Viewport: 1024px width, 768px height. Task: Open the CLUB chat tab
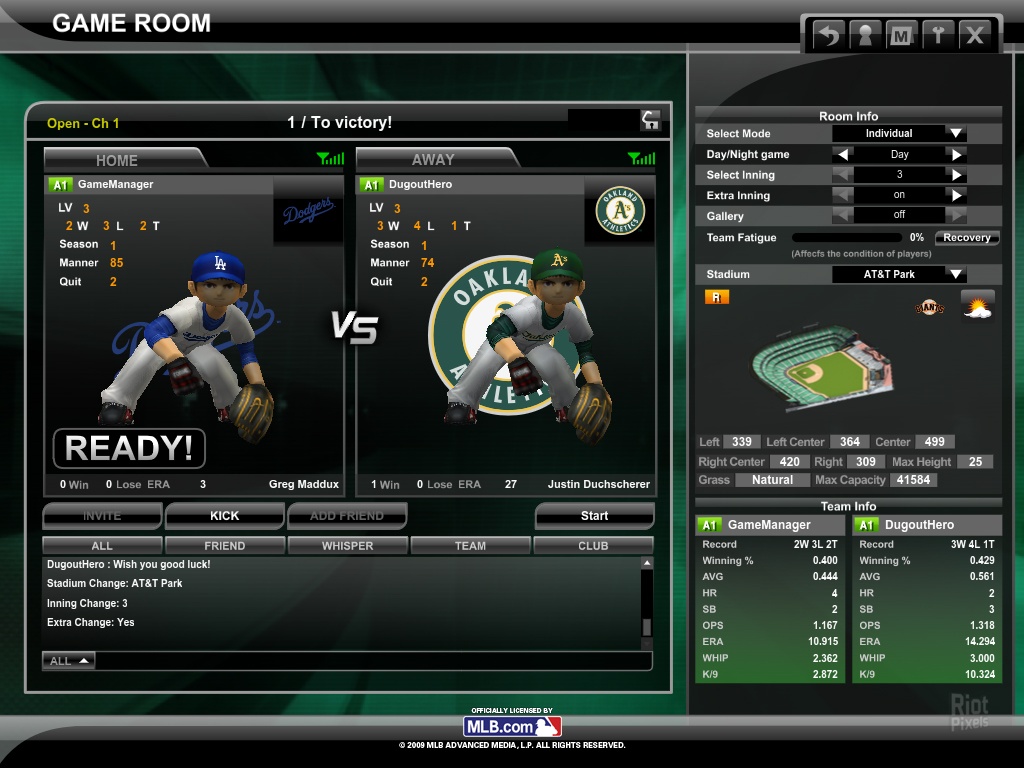point(593,546)
